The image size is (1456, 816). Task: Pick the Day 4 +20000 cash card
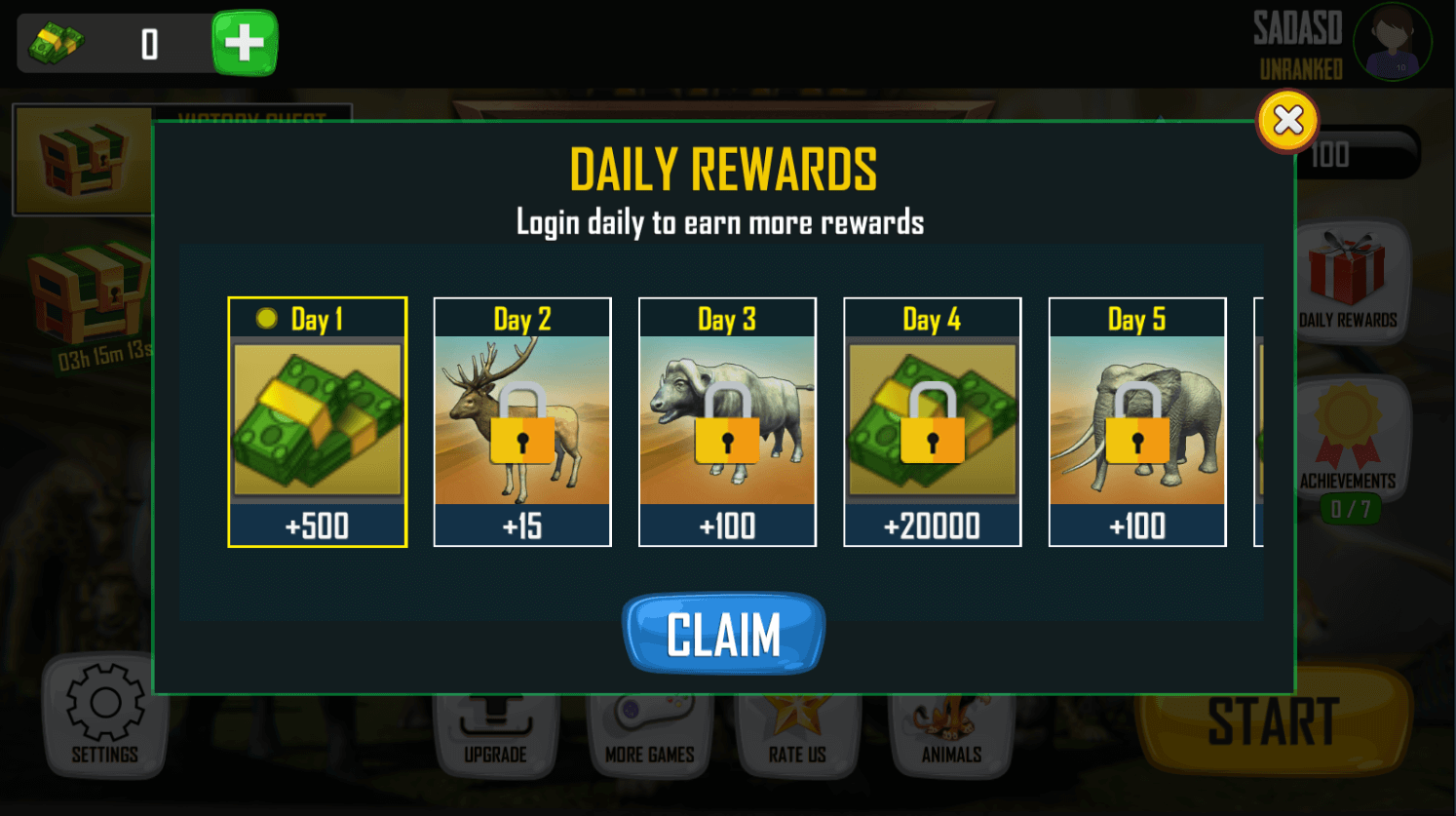(932, 422)
